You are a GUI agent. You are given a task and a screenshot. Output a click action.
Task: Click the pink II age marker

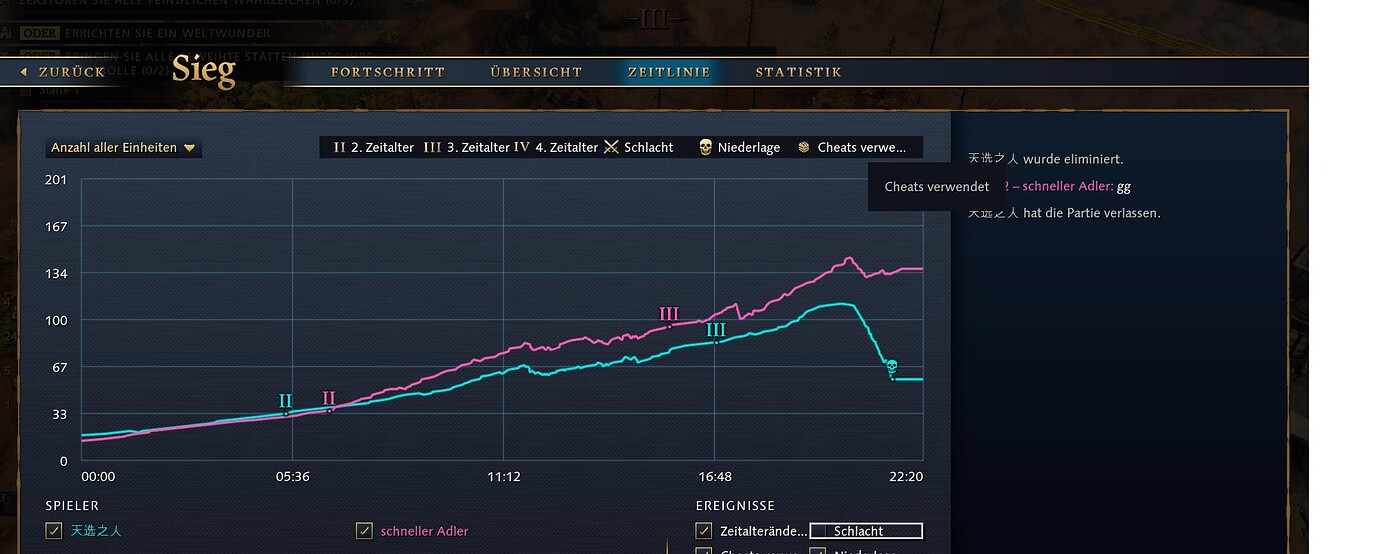(329, 399)
